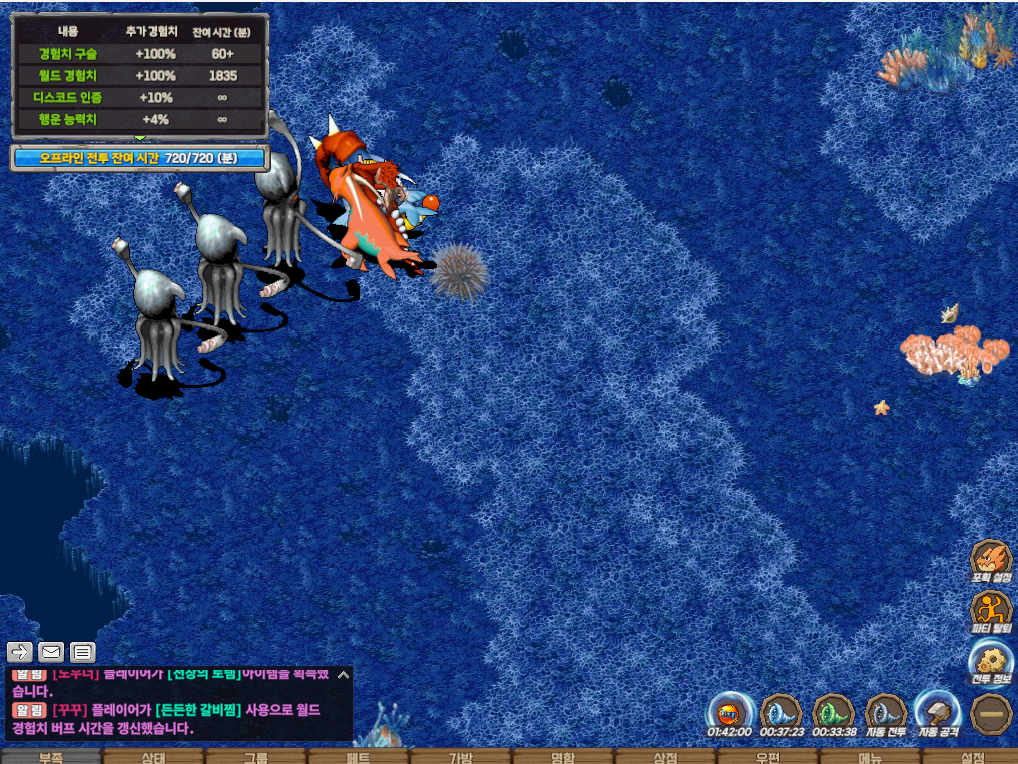The height and width of the screenshot is (764, 1018).
Task: Click the 파티 탈퇴 leave party icon
Action: [991, 609]
